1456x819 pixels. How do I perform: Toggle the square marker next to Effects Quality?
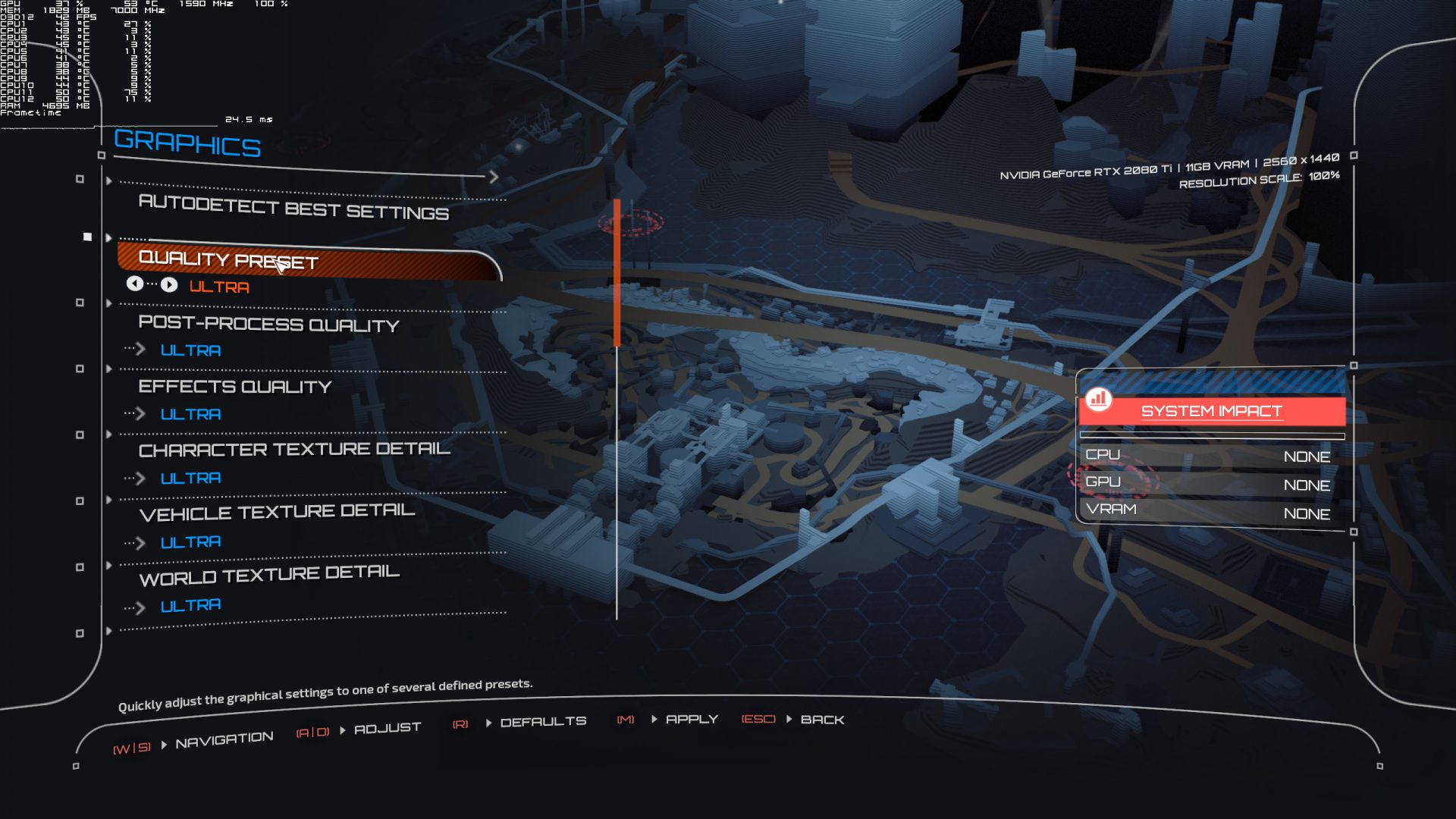tap(79, 369)
